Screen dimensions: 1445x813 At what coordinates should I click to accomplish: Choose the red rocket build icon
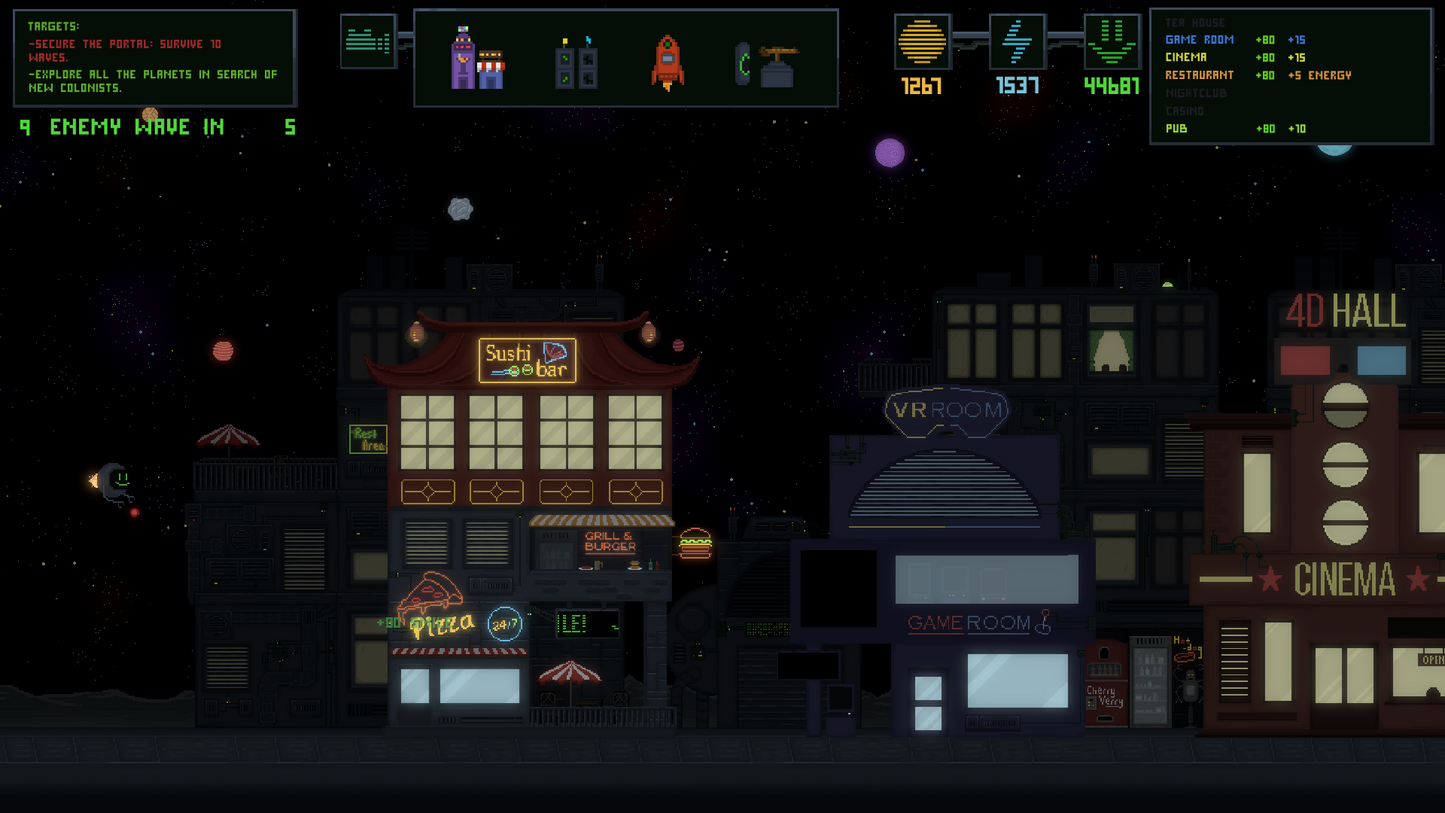coord(667,62)
